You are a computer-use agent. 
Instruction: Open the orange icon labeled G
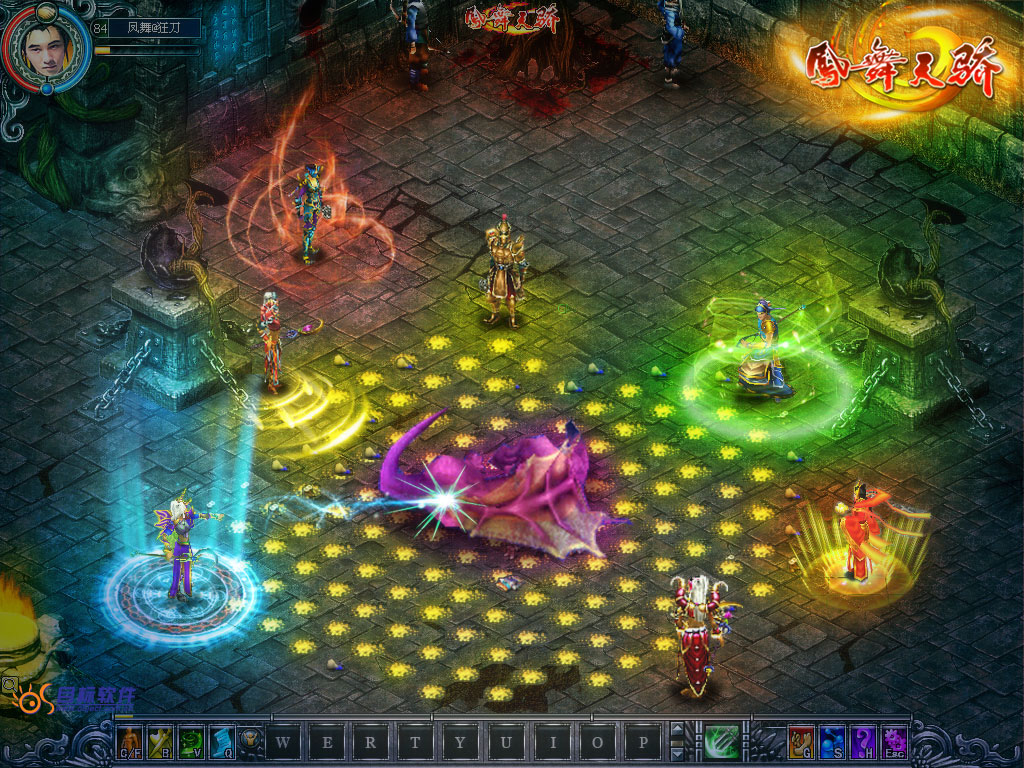(800, 741)
